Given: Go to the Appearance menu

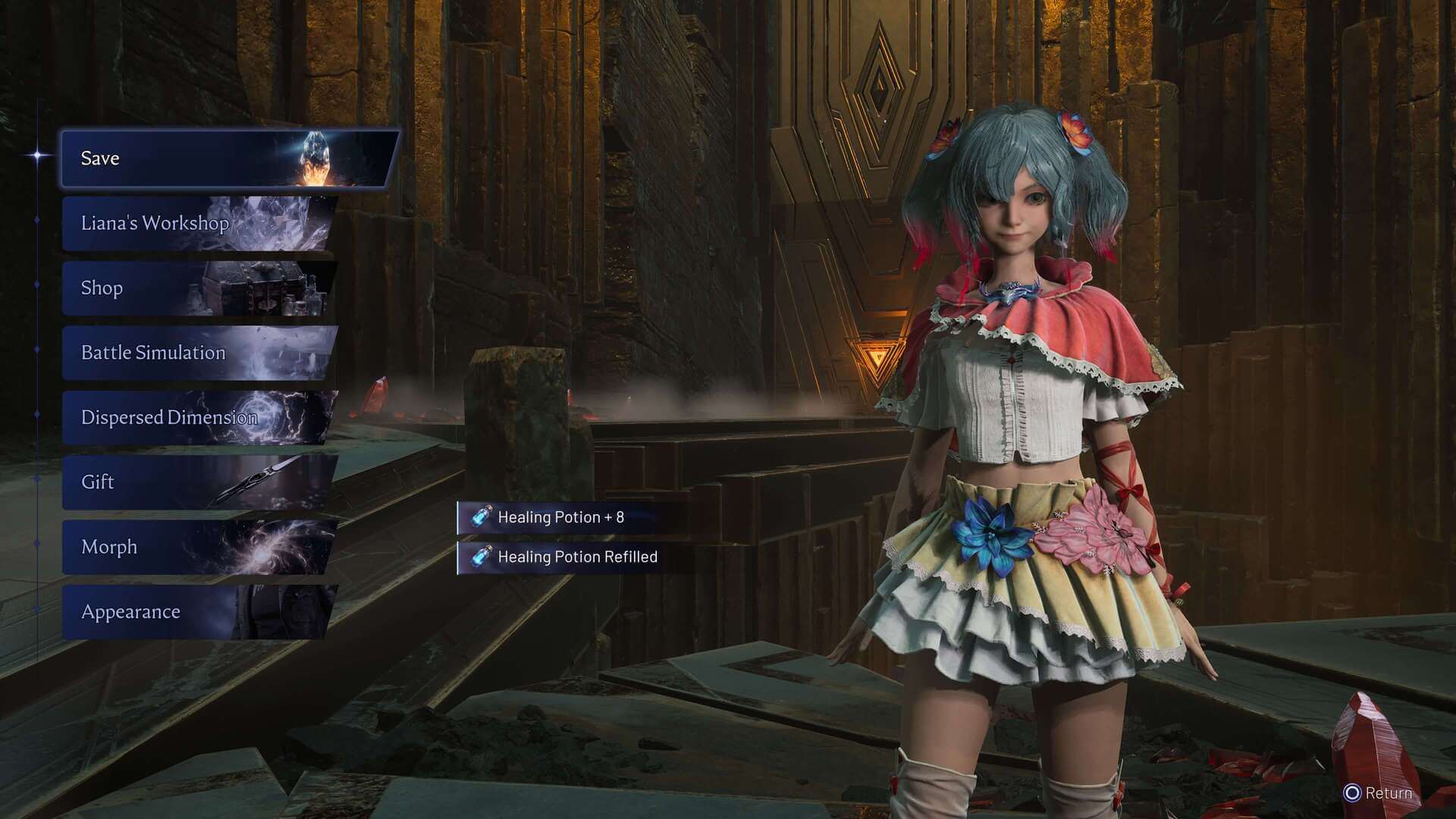Looking at the screenshot, I should (x=197, y=612).
